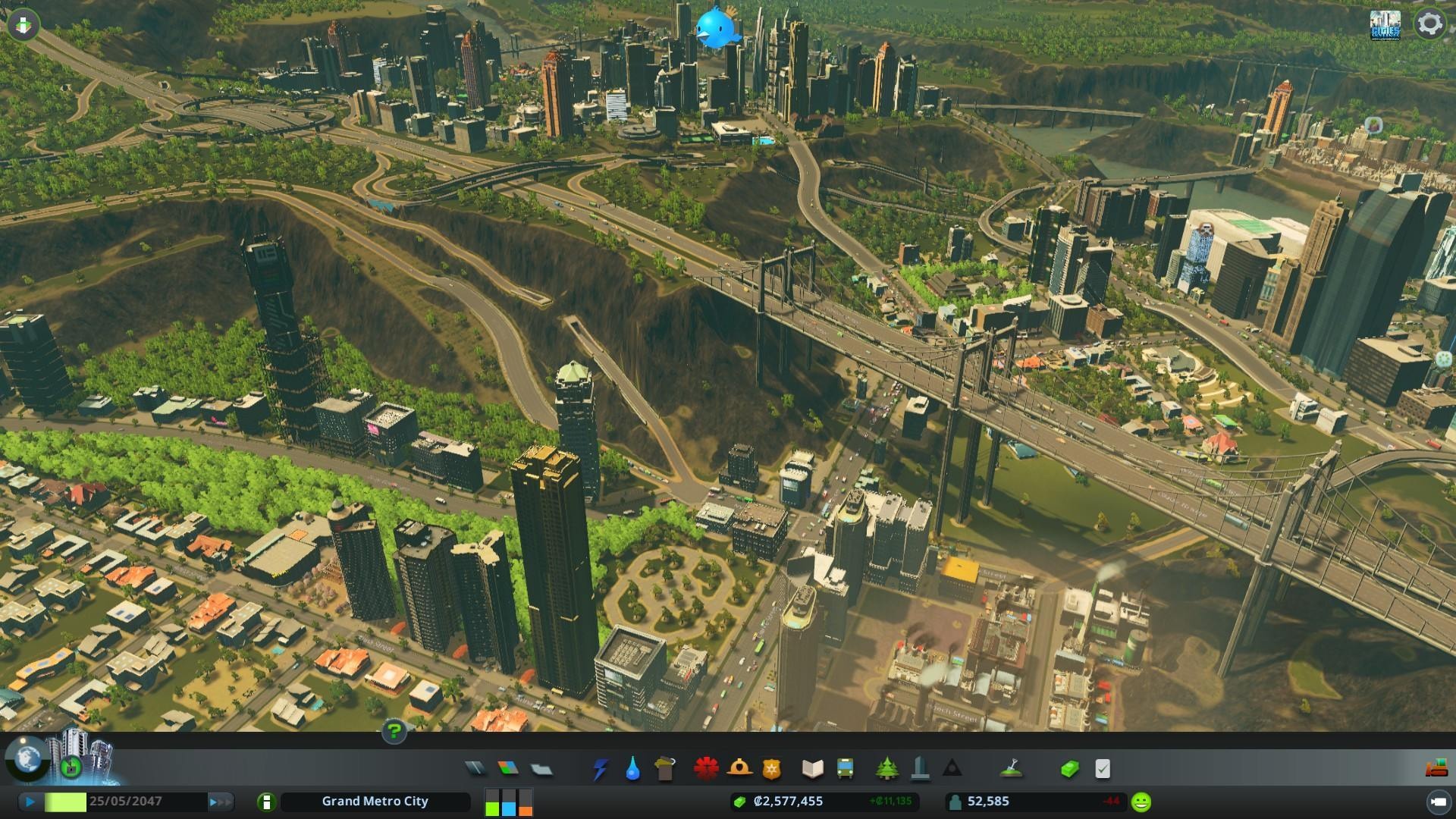Open the Roads build menu
1456x819 pixels.
click(475, 769)
